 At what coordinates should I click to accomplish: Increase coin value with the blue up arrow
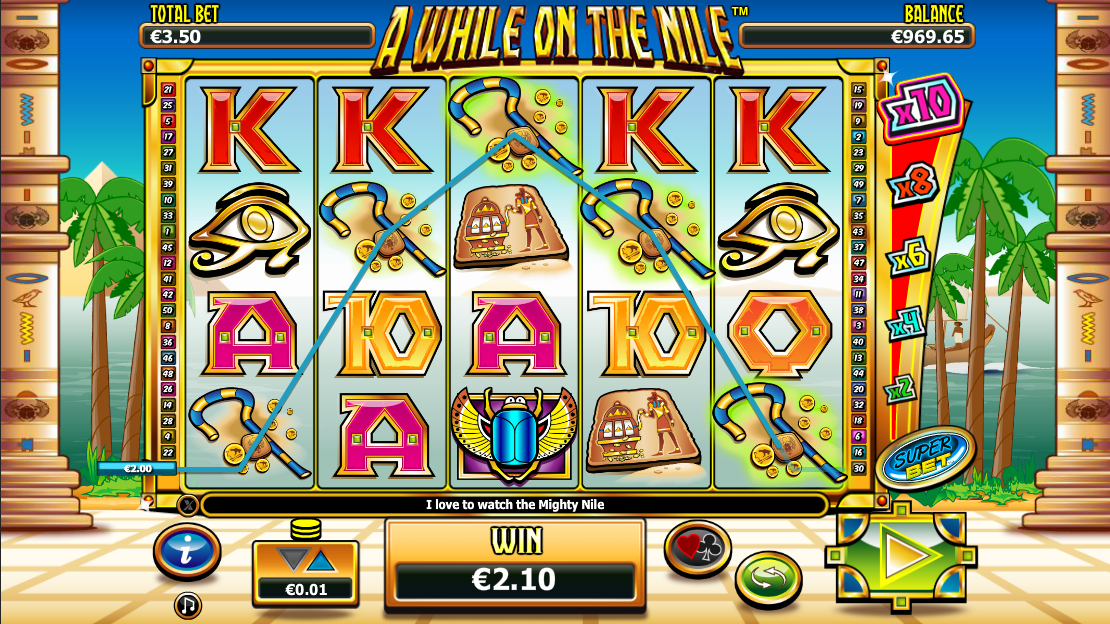point(320,561)
